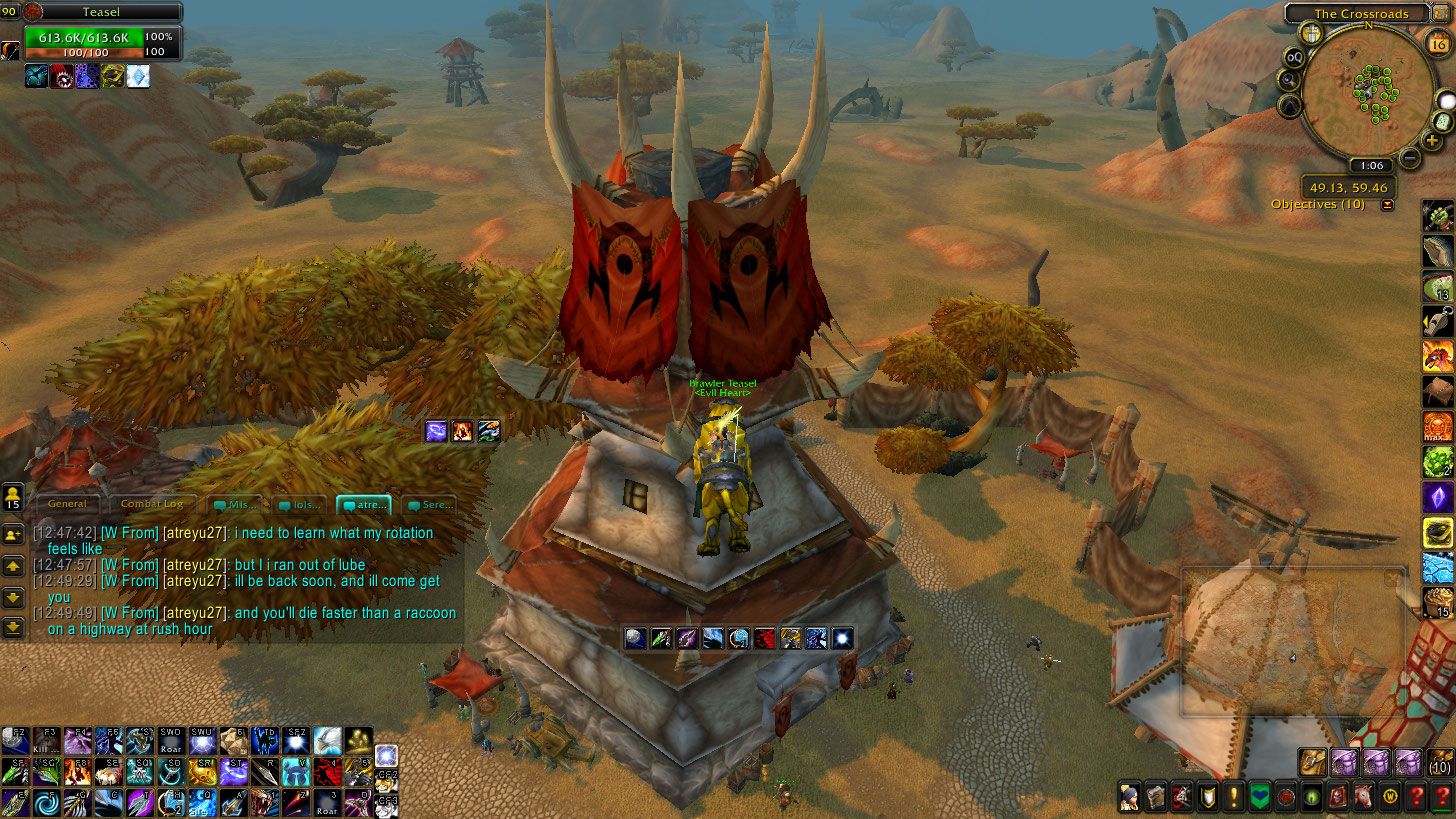Collapse the Objectives tracker
The height and width of the screenshot is (819, 1456).
click(x=1387, y=205)
